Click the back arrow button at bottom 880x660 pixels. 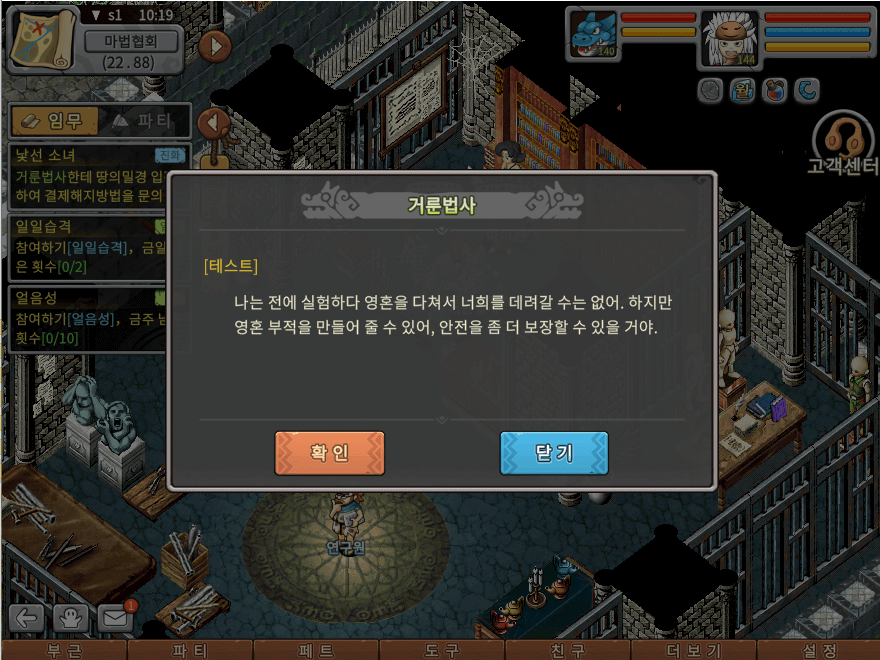tap(26, 618)
